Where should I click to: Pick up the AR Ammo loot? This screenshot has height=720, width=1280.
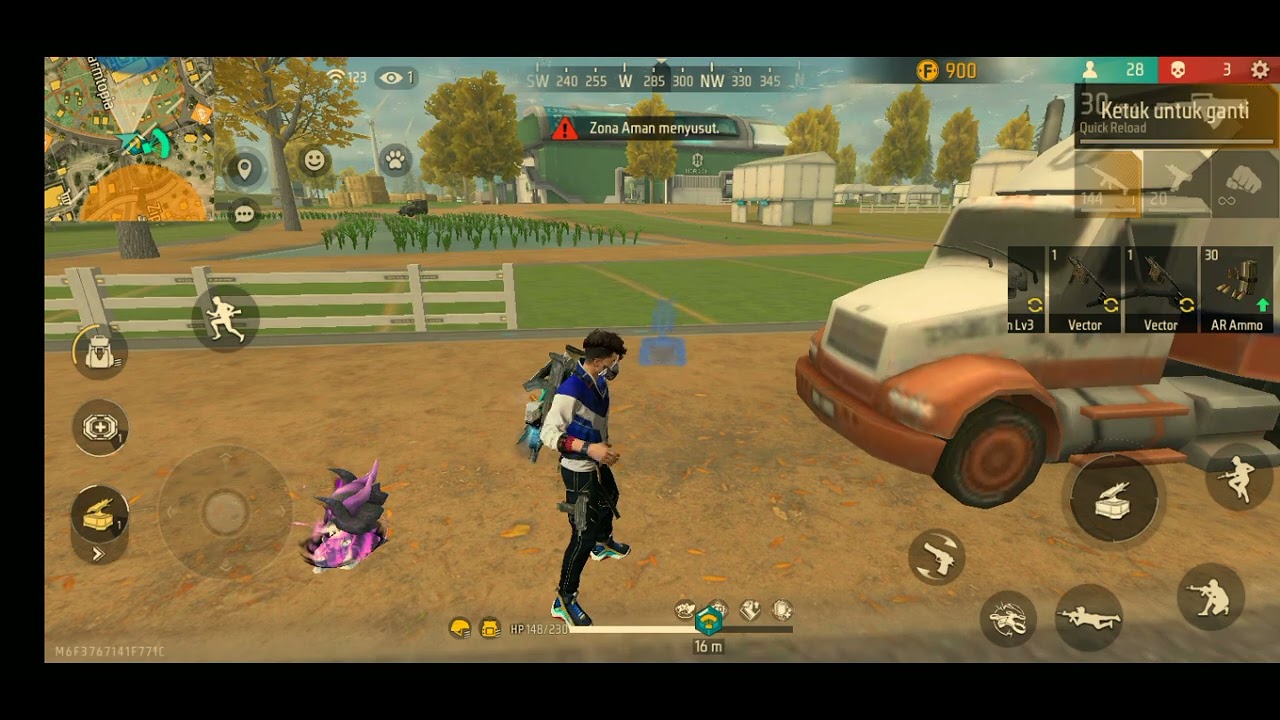point(1238,290)
